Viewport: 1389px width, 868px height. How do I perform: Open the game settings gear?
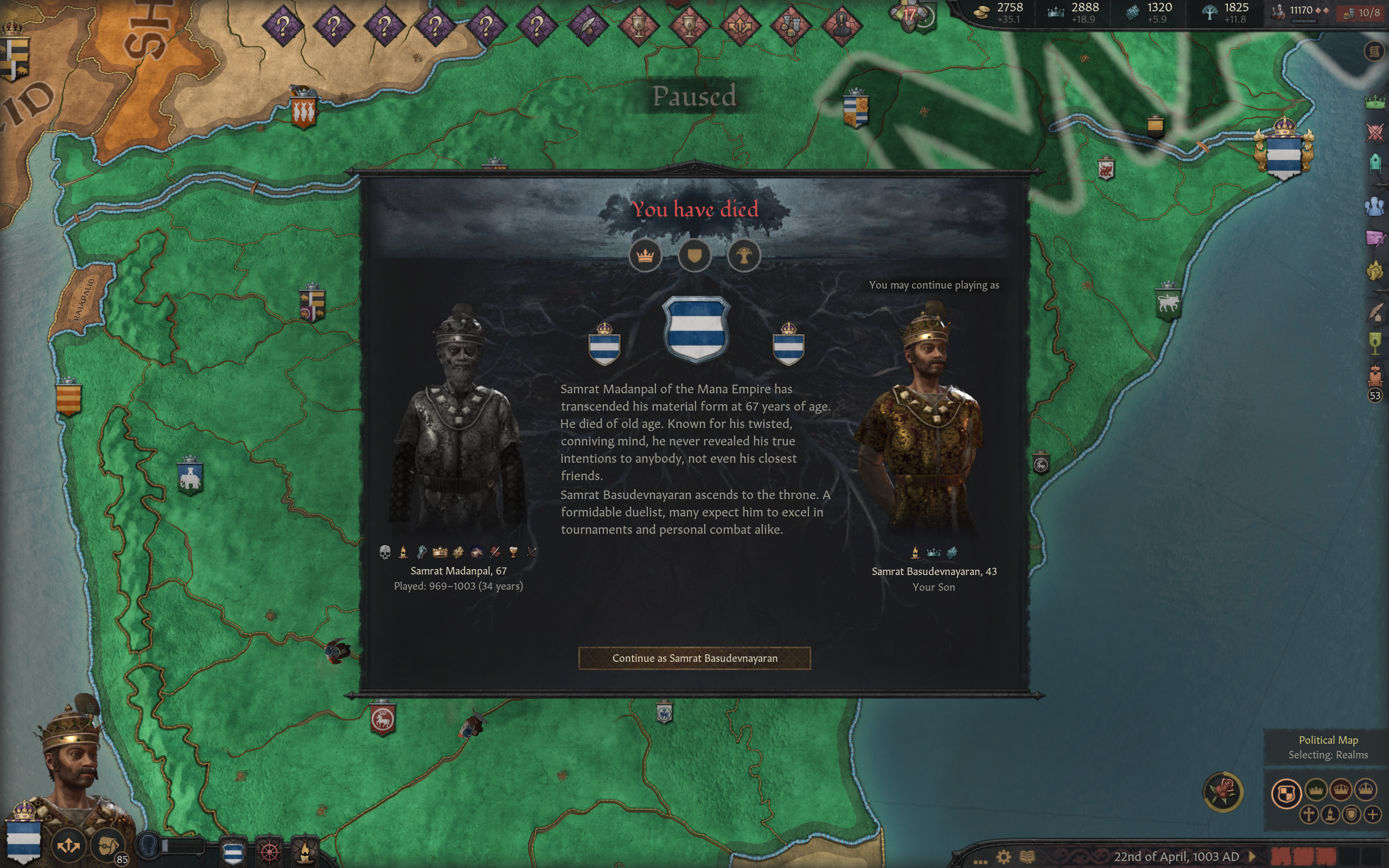click(x=1004, y=857)
